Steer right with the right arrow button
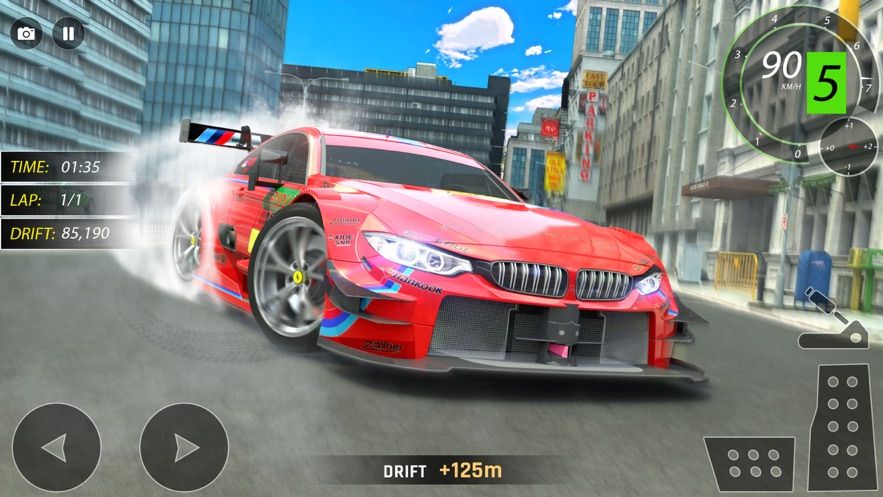The image size is (883, 497). tap(184, 447)
